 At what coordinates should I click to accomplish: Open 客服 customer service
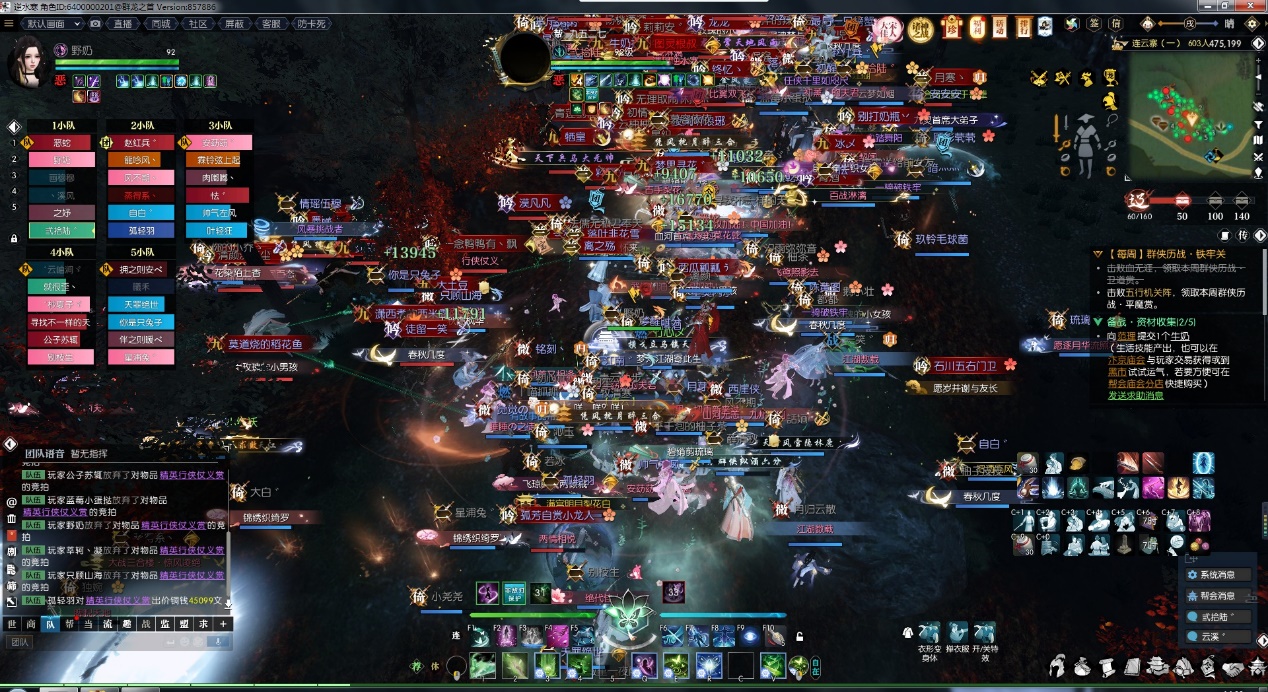[x=270, y=23]
